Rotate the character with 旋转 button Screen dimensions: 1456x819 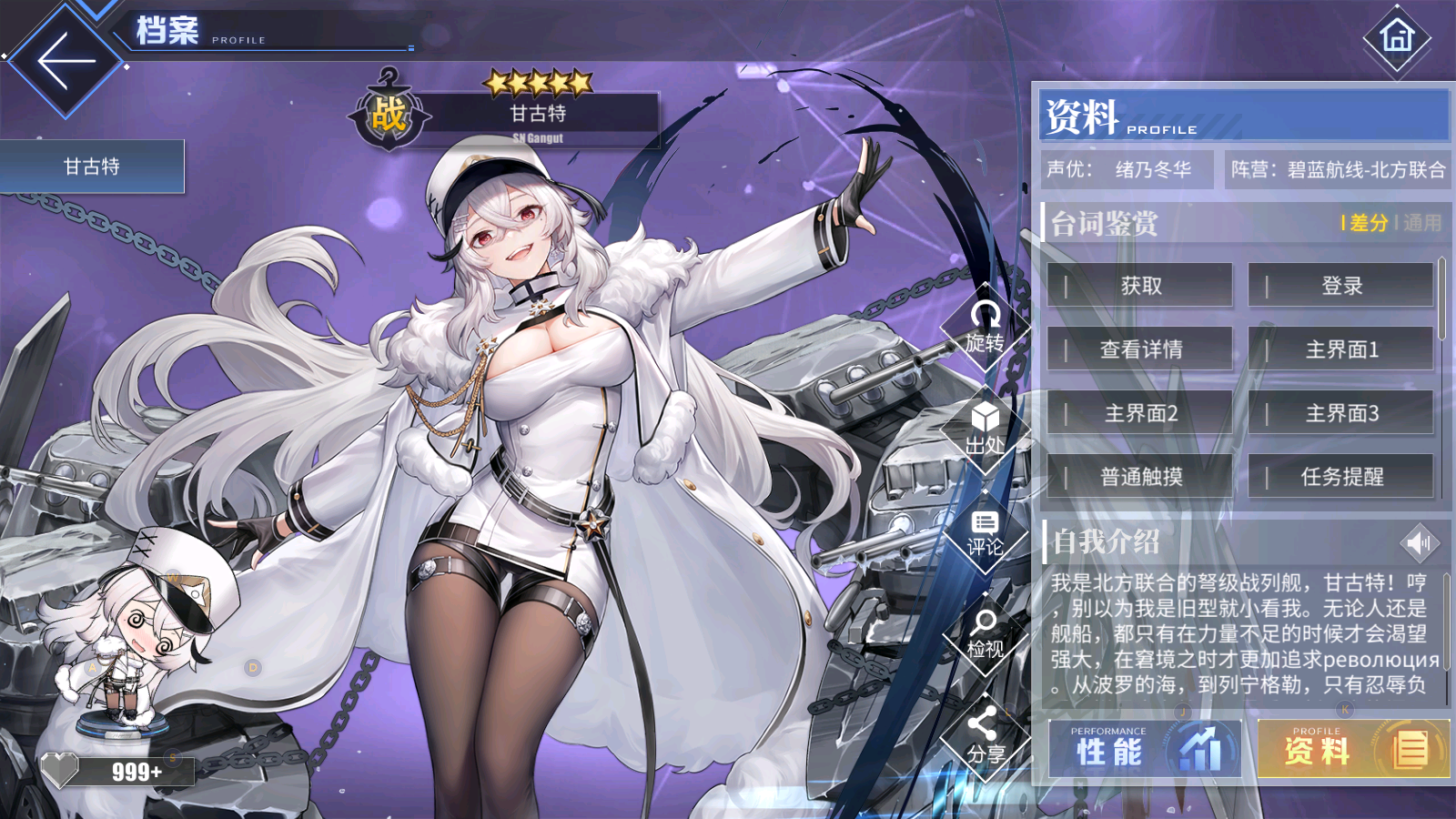[x=985, y=328]
